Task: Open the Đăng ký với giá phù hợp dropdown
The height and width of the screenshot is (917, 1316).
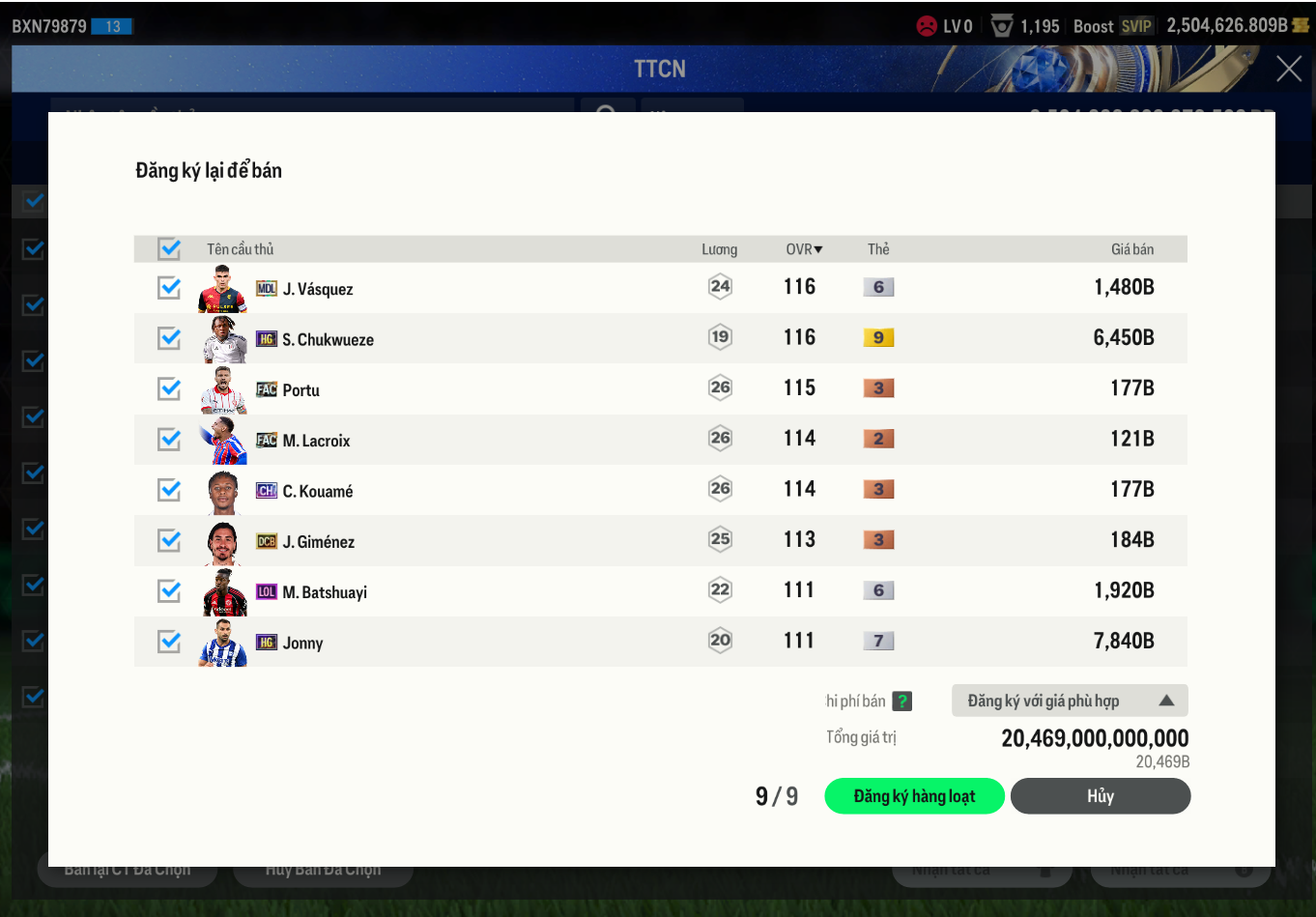Action: (1069, 701)
